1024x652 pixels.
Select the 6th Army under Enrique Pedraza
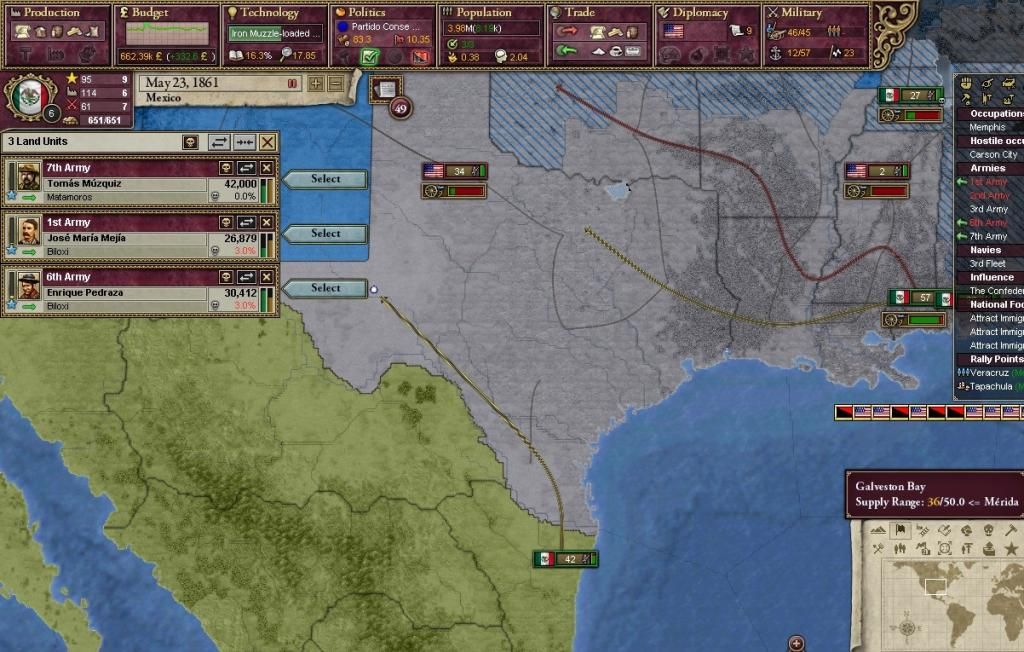point(325,288)
